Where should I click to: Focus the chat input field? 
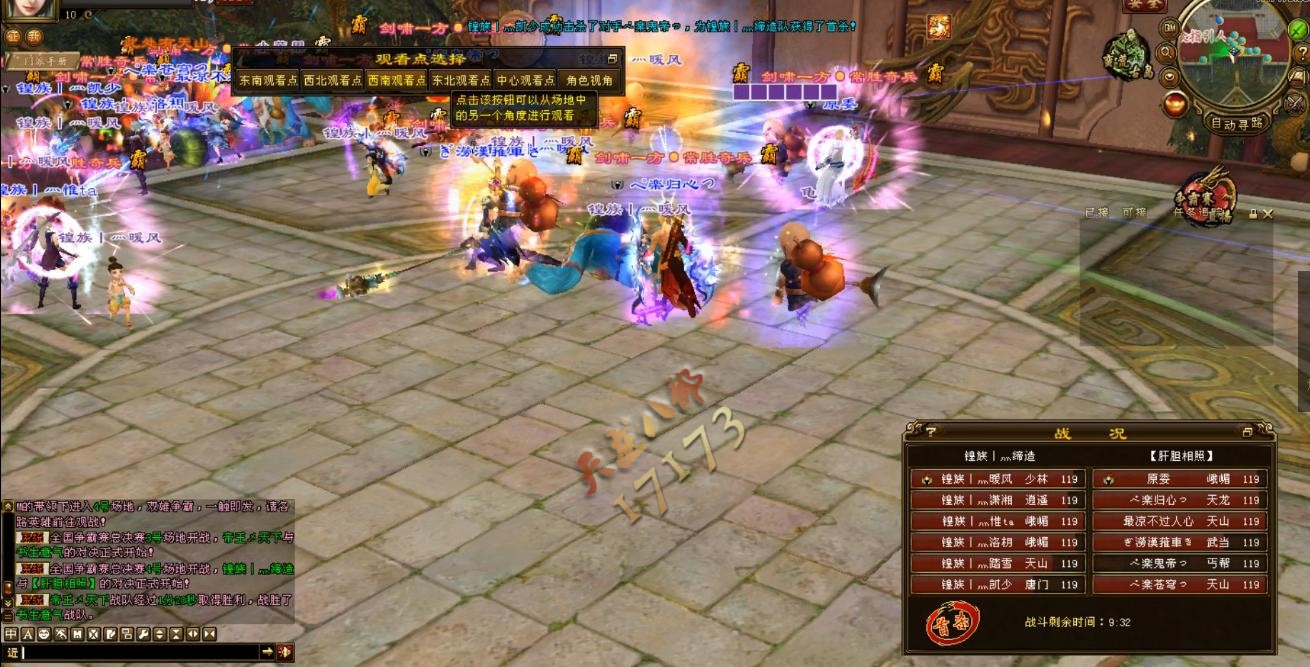click(x=140, y=652)
